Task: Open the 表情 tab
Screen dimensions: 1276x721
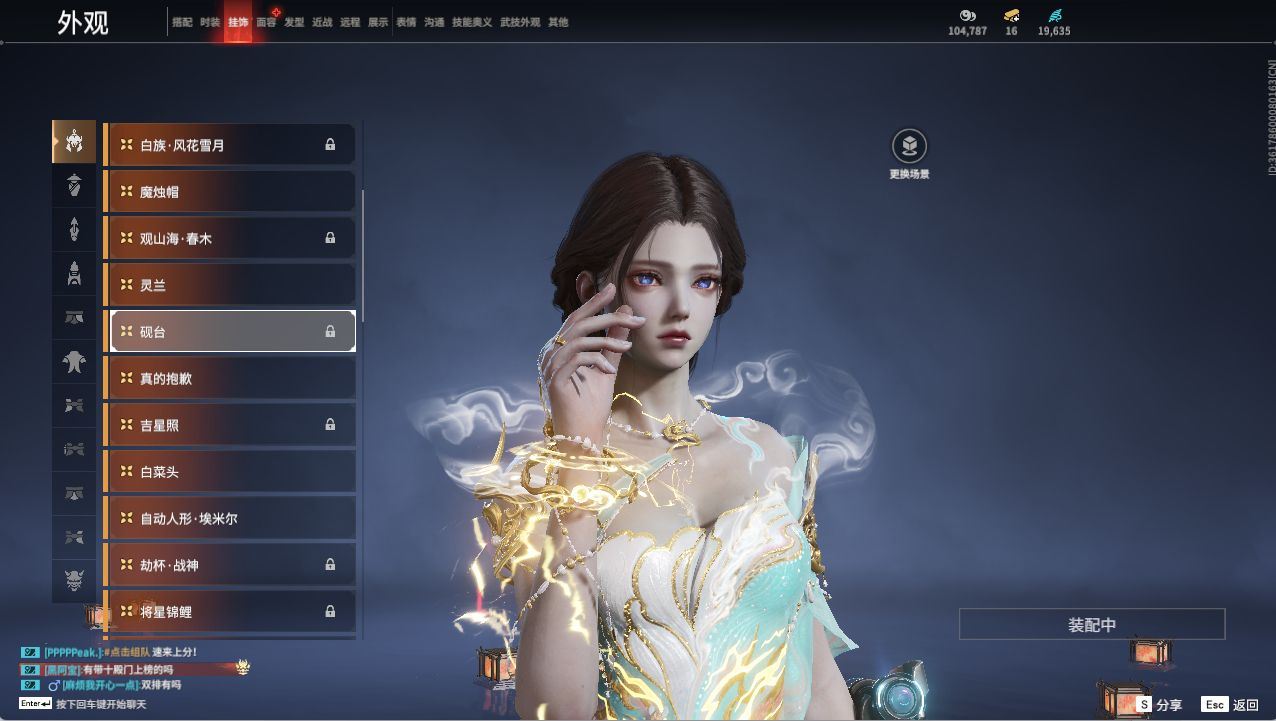Action: pyautogui.click(x=406, y=22)
